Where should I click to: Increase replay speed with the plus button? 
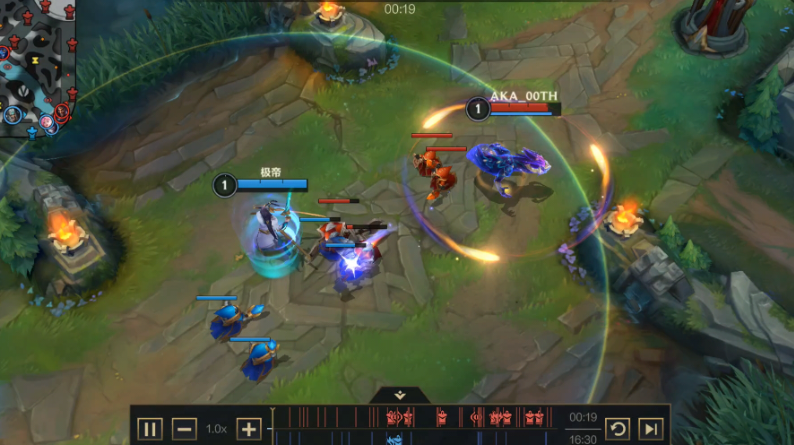click(x=248, y=429)
